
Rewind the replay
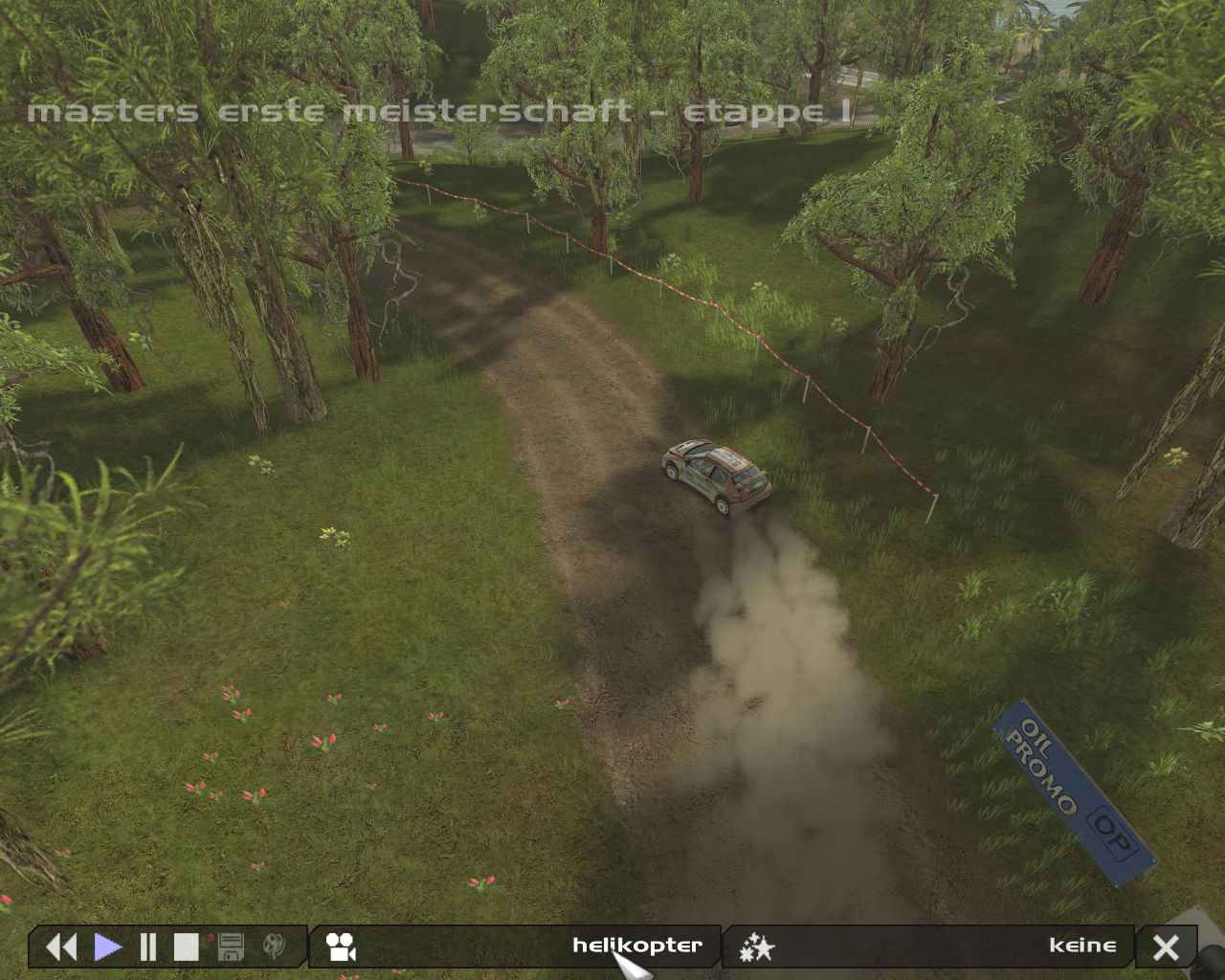(61, 947)
